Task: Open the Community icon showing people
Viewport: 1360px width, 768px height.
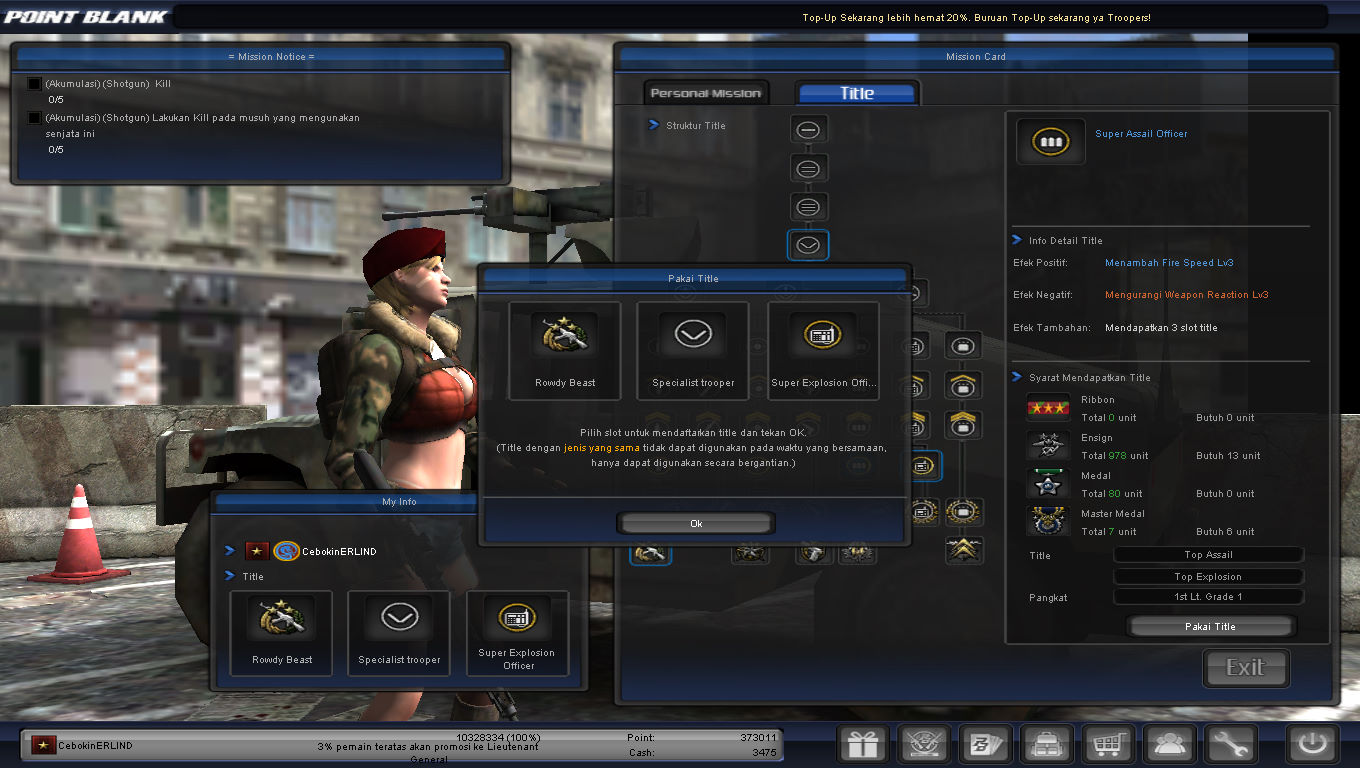Action: tap(1170, 744)
